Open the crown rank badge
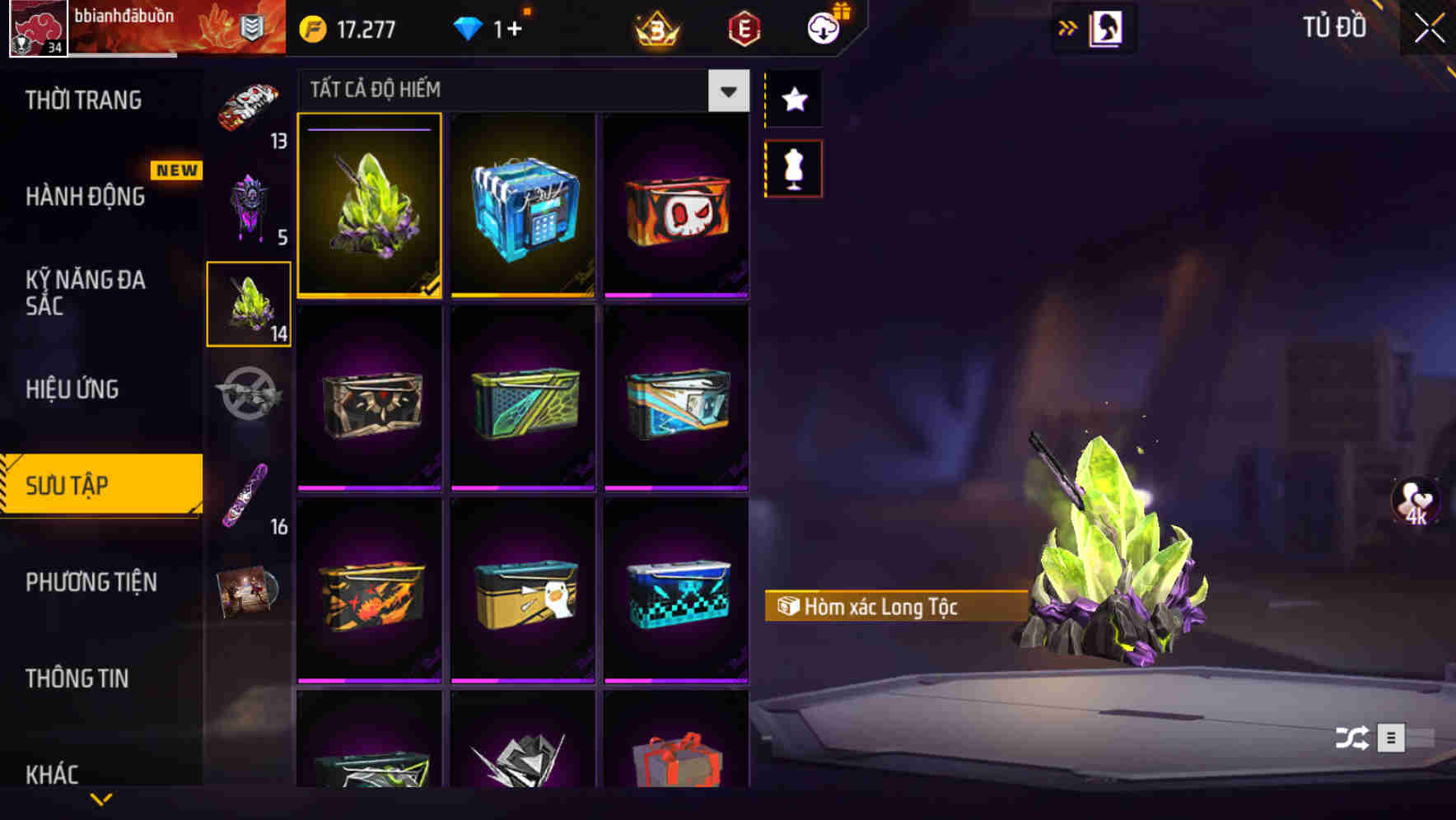The image size is (1456, 820). (653, 27)
